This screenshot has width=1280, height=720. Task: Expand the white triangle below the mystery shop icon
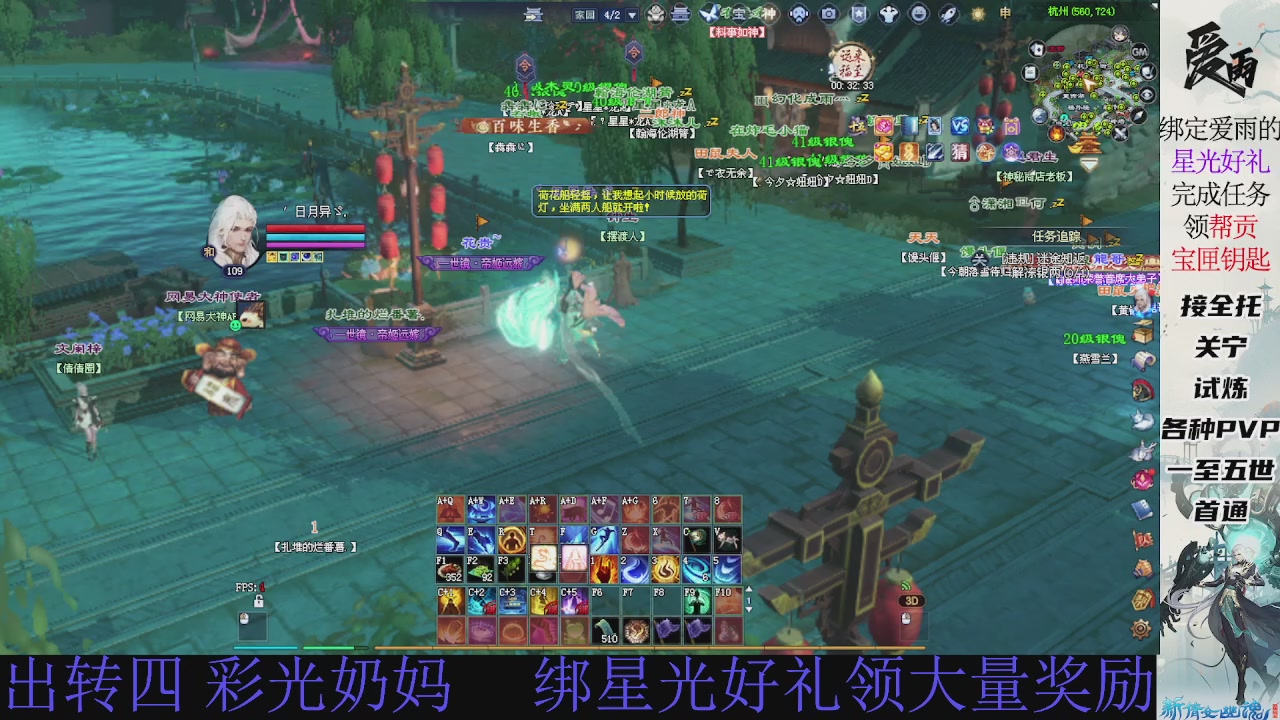pos(1088,162)
